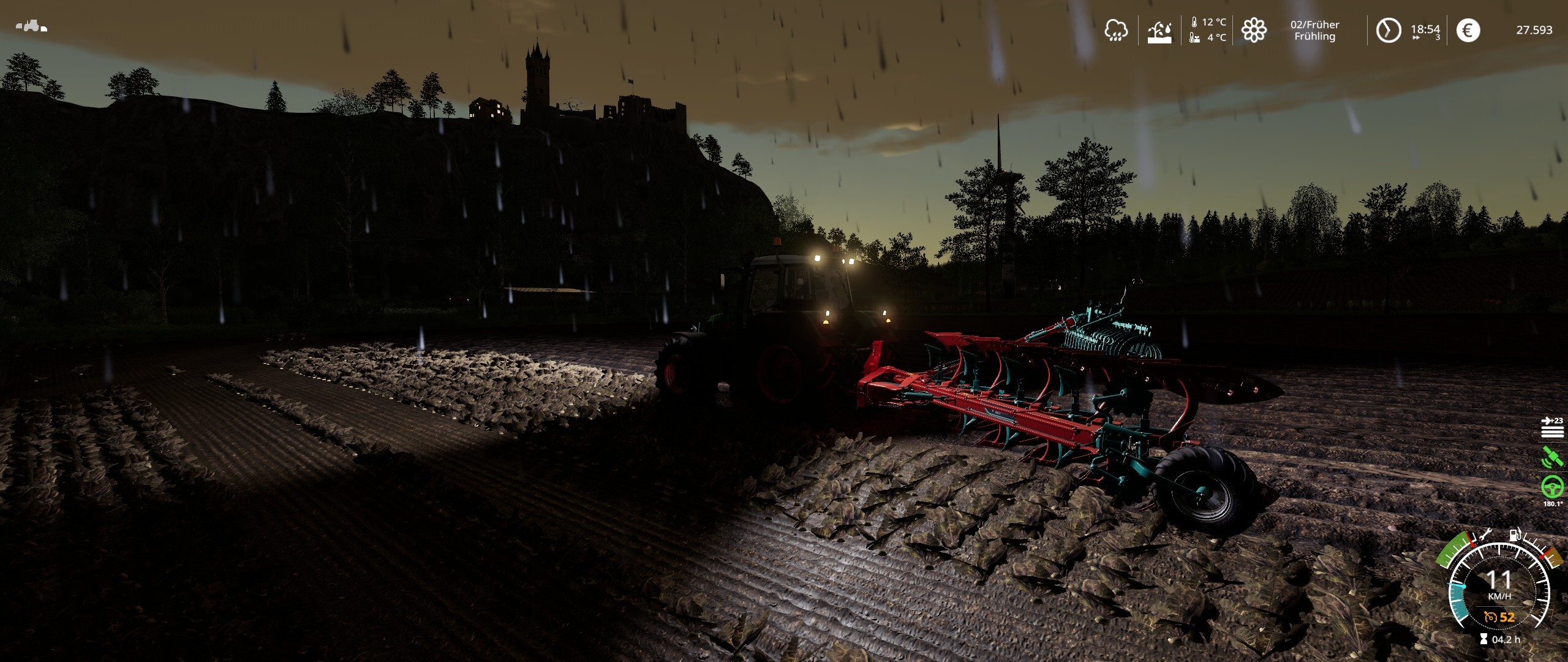The width and height of the screenshot is (1568, 662).
Task: Click the guidance lanes icon showing +23
Action: tap(1552, 428)
